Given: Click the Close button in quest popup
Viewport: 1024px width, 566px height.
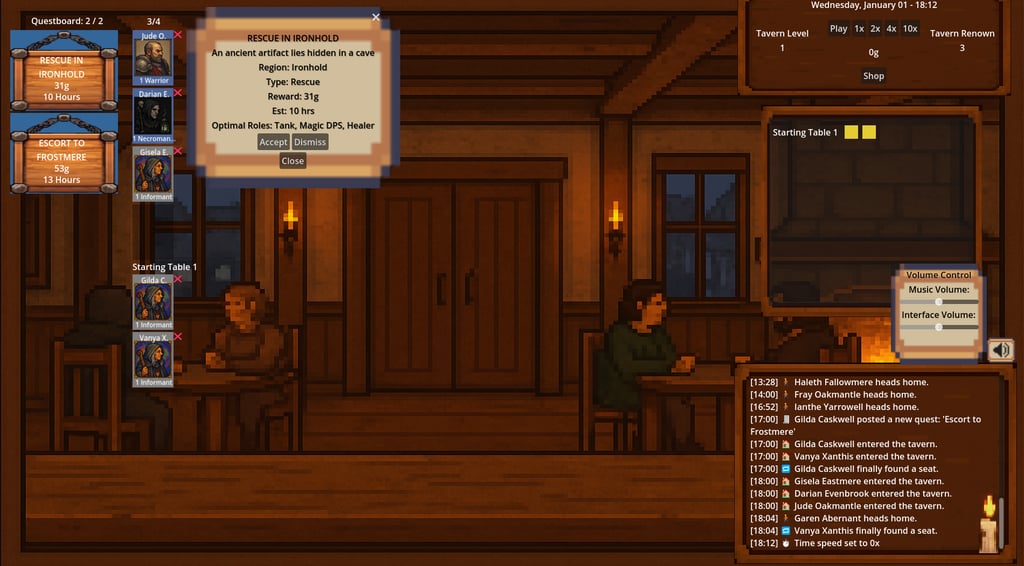Looking at the screenshot, I should (293, 160).
